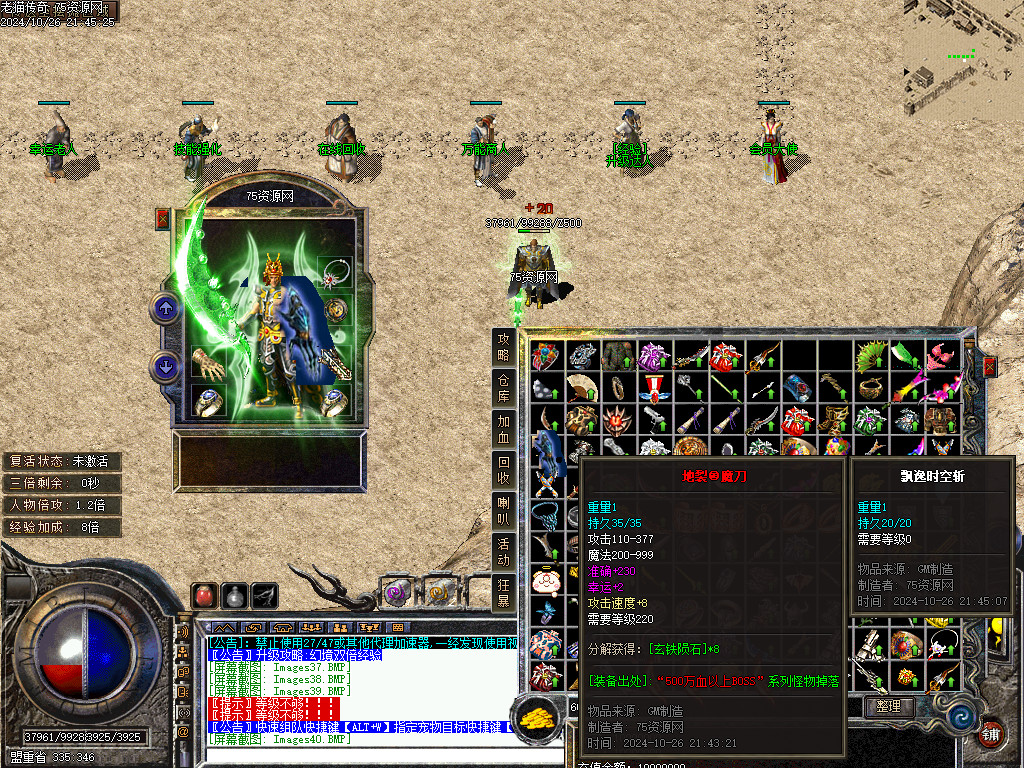Image resolution: width=1024 pixels, height=768 pixels.
Task: Close the inventory bag window
Action: click(989, 367)
